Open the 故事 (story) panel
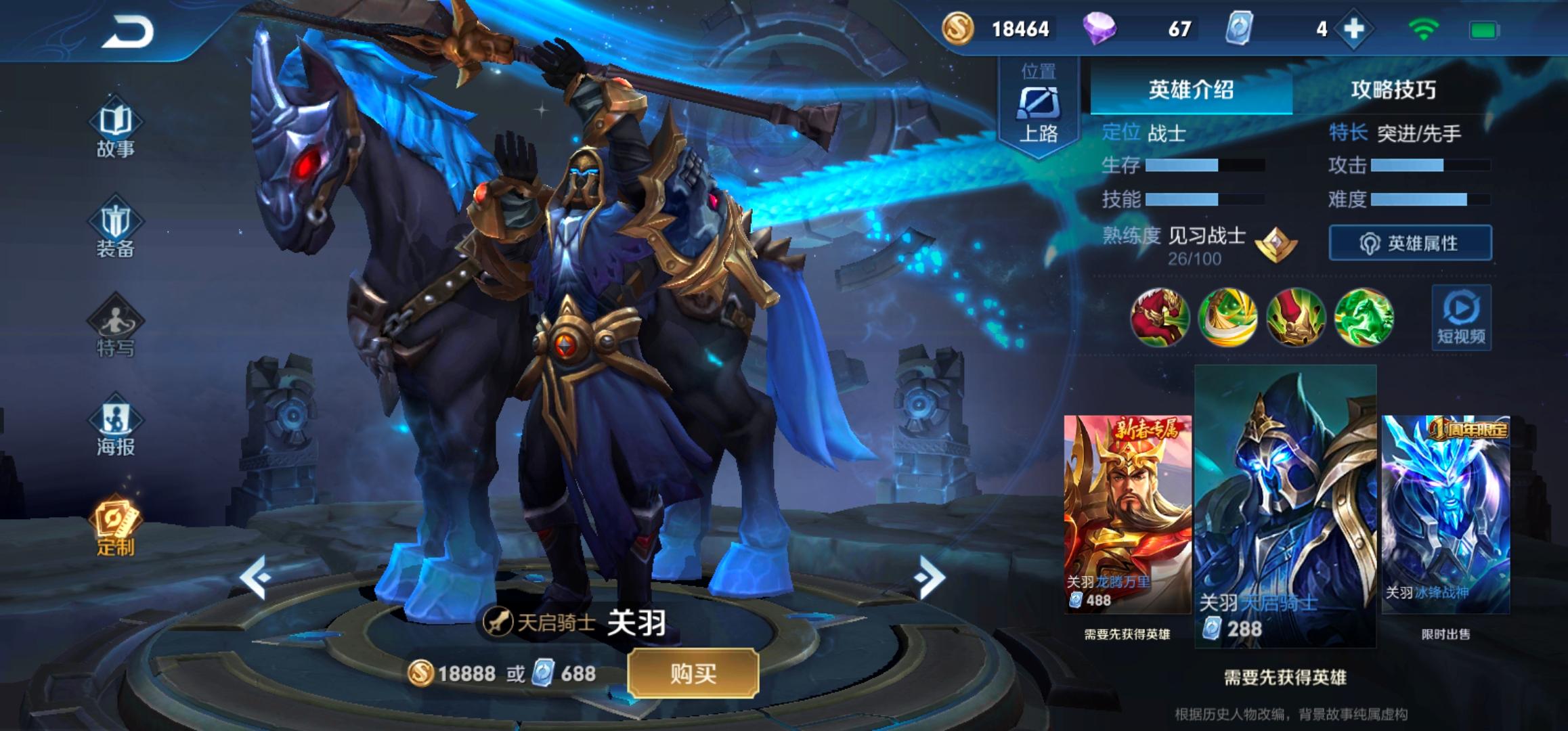1568x731 pixels. [116, 131]
